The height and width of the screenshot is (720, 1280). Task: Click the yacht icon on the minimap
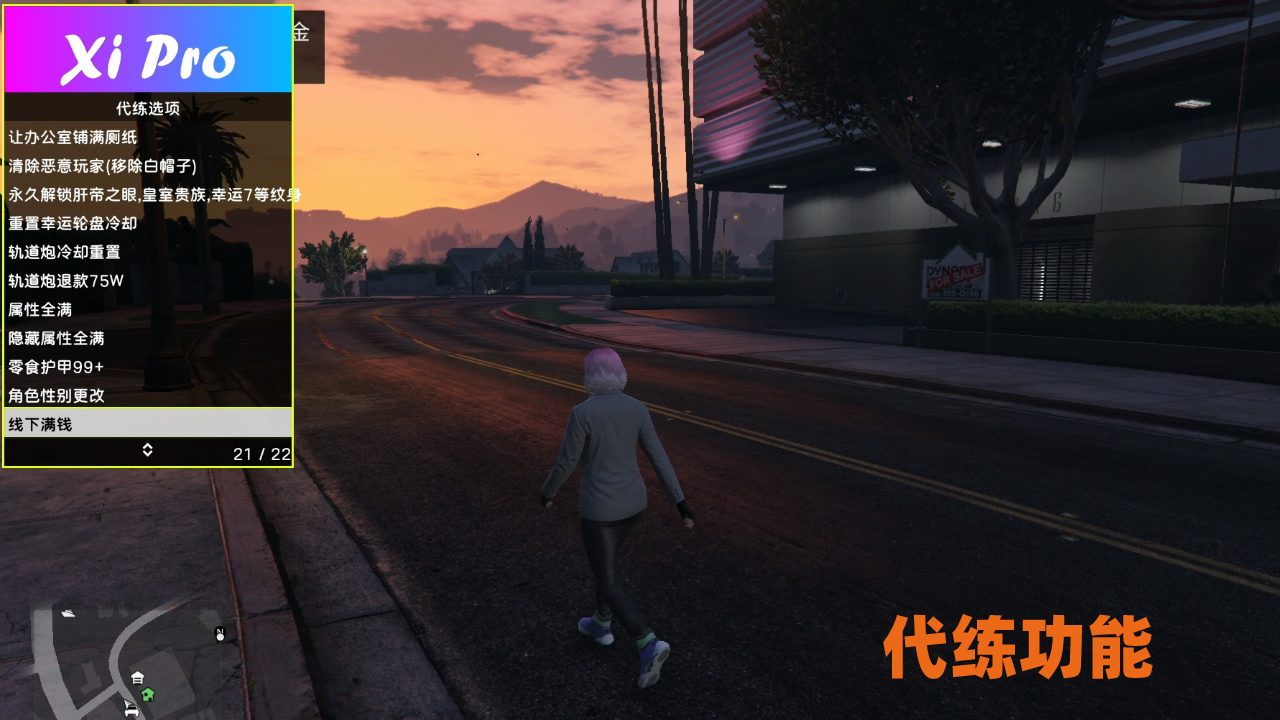68,613
